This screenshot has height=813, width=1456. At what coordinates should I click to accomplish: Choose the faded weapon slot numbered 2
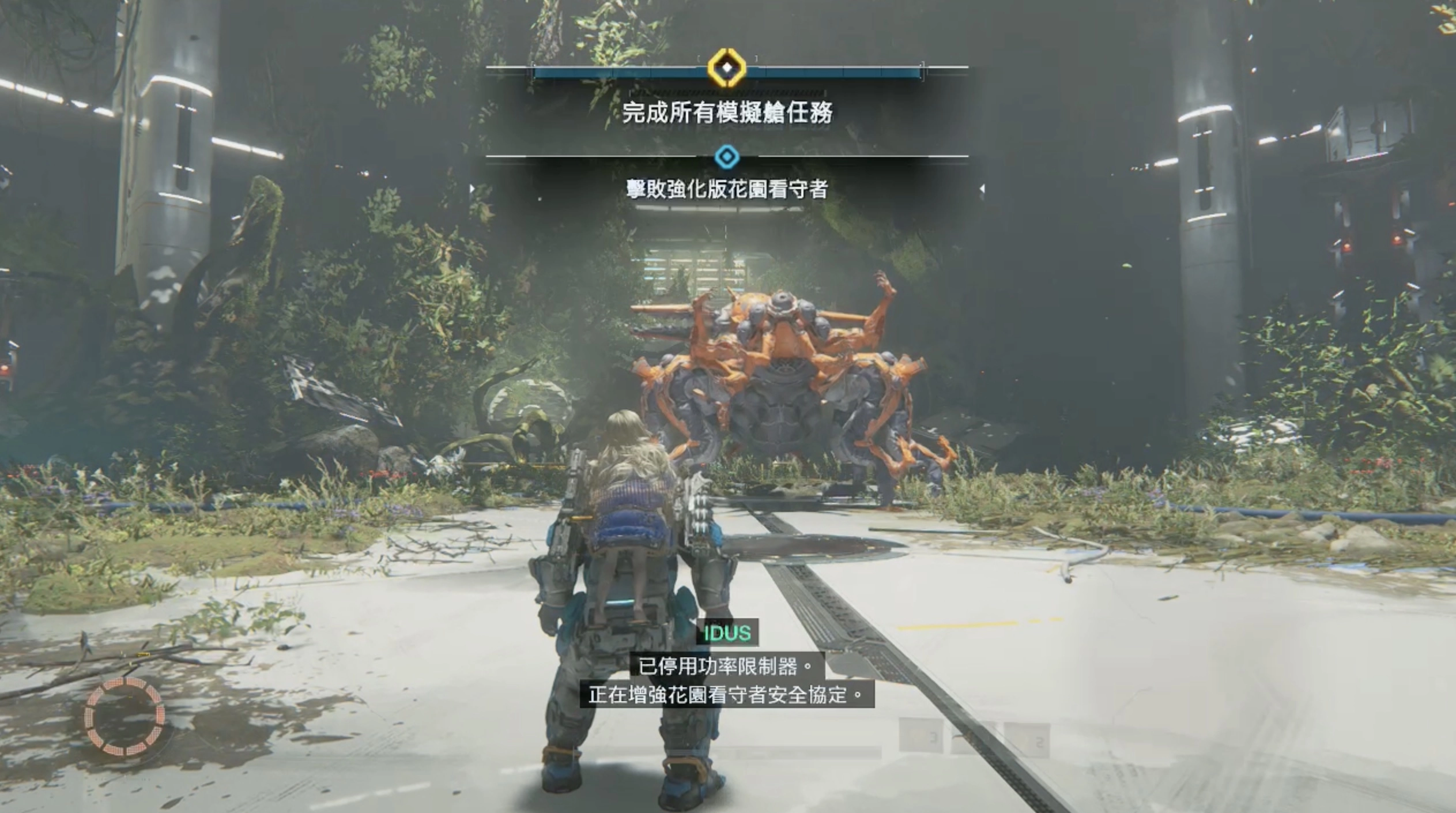tap(1028, 739)
